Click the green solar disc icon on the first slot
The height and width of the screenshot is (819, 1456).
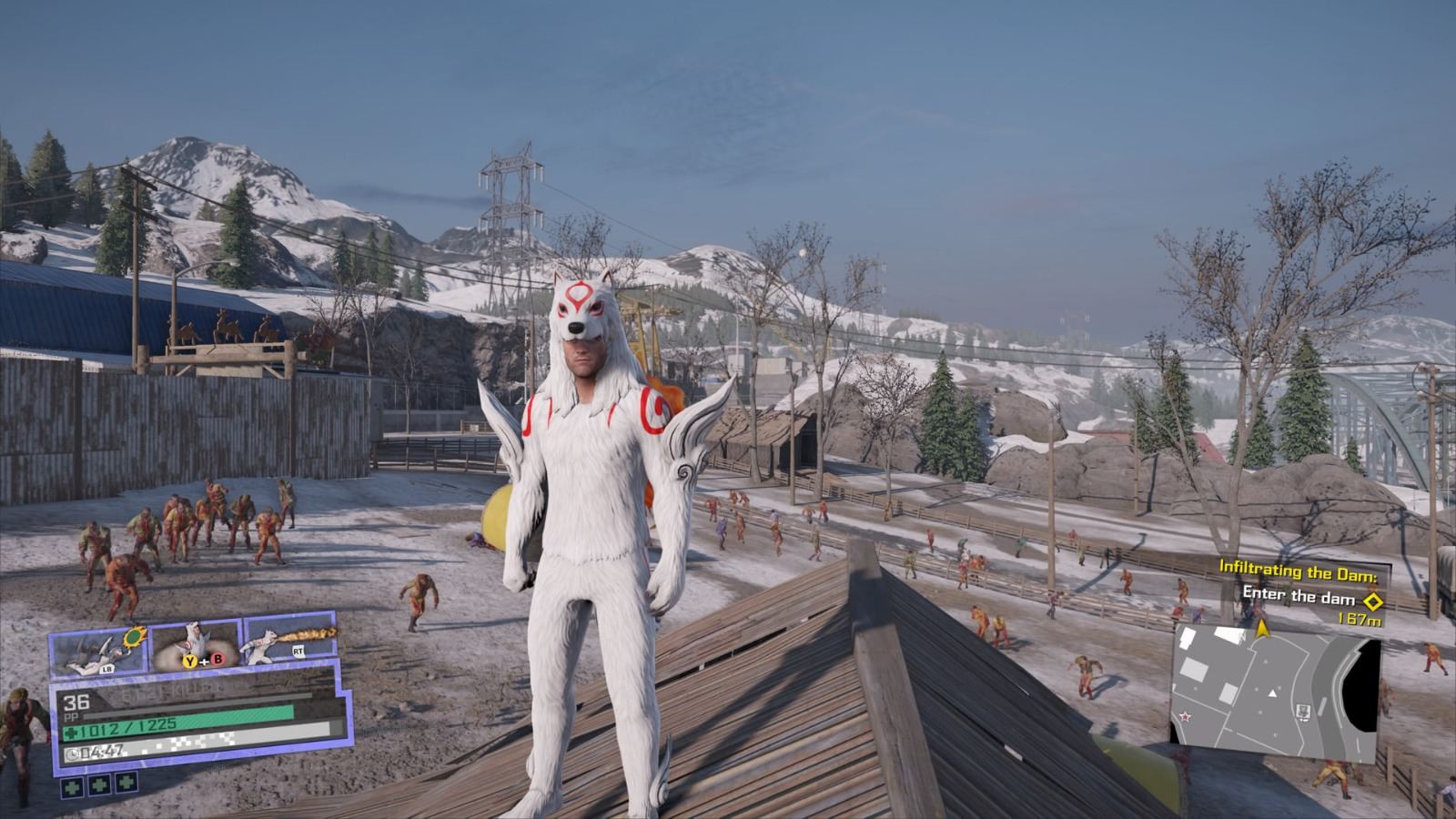(135, 638)
